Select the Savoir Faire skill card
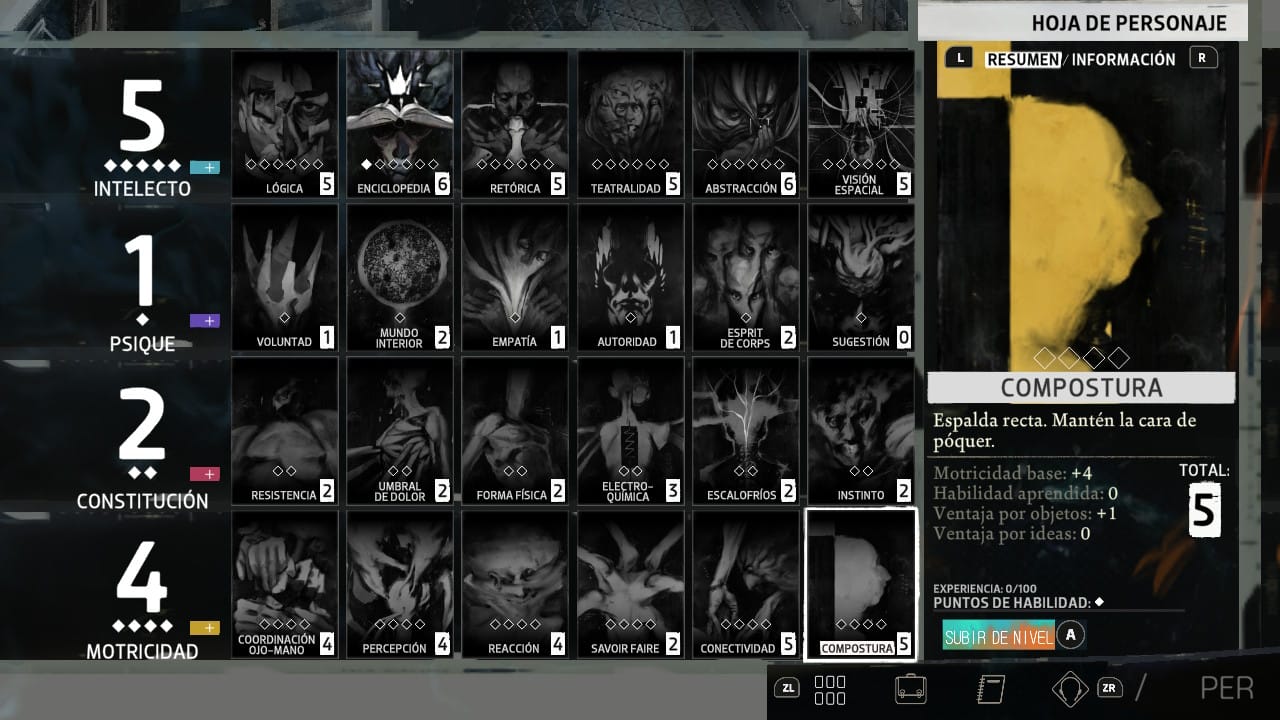Screen dimensions: 1280x720 (x=630, y=584)
